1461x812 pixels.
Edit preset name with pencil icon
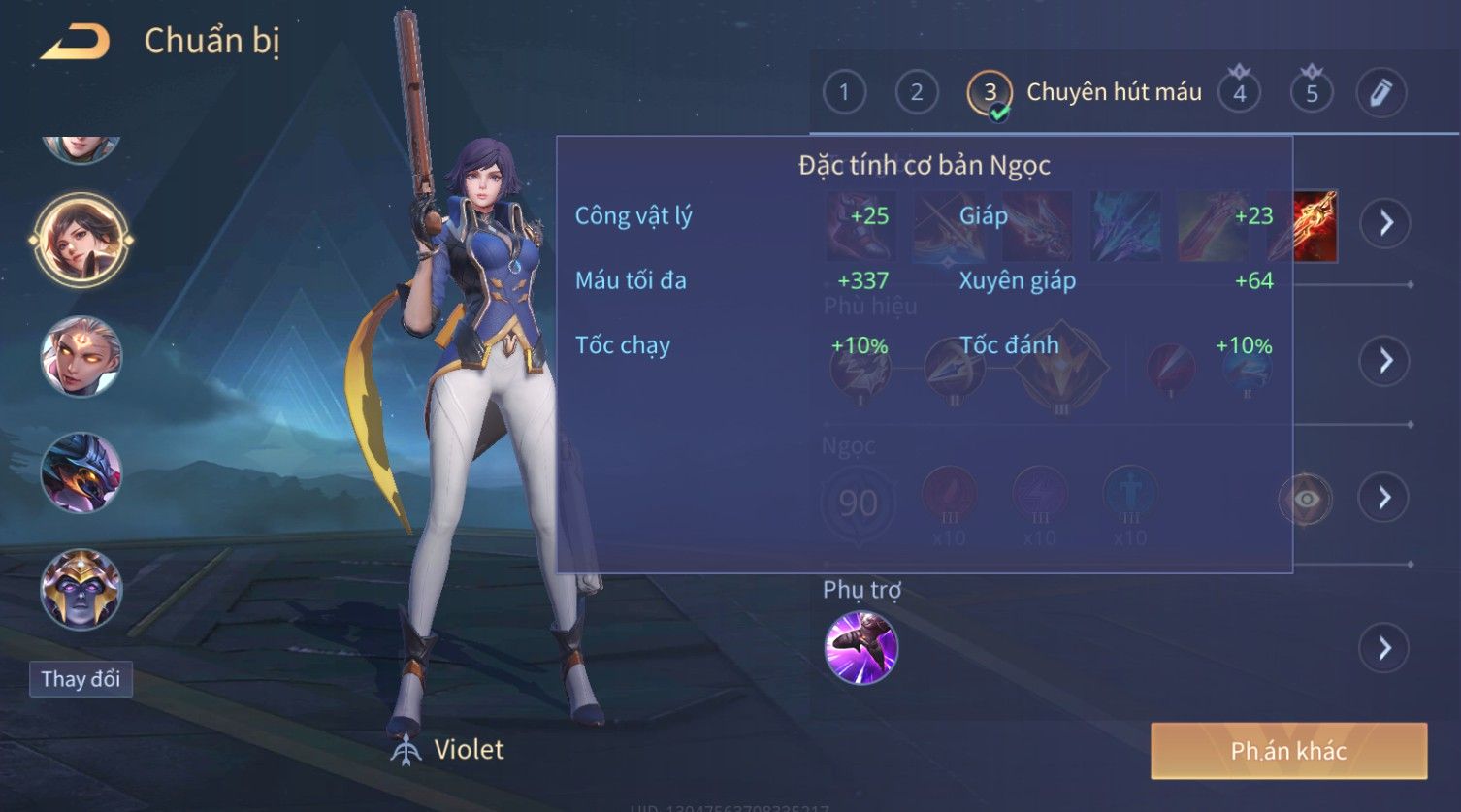tap(1380, 93)
